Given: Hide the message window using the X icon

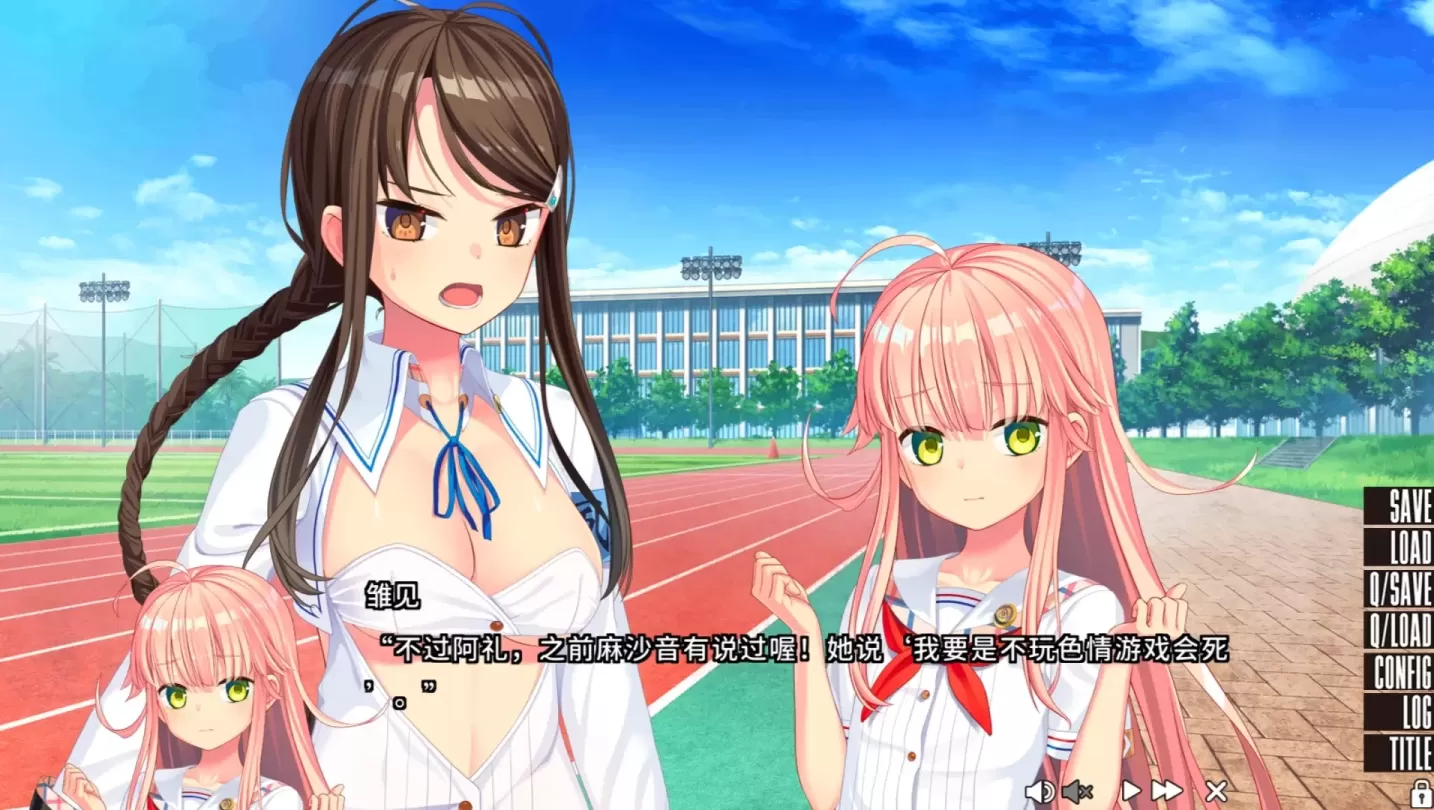Looking at the screenshot, I should (x=1215, y=790).
